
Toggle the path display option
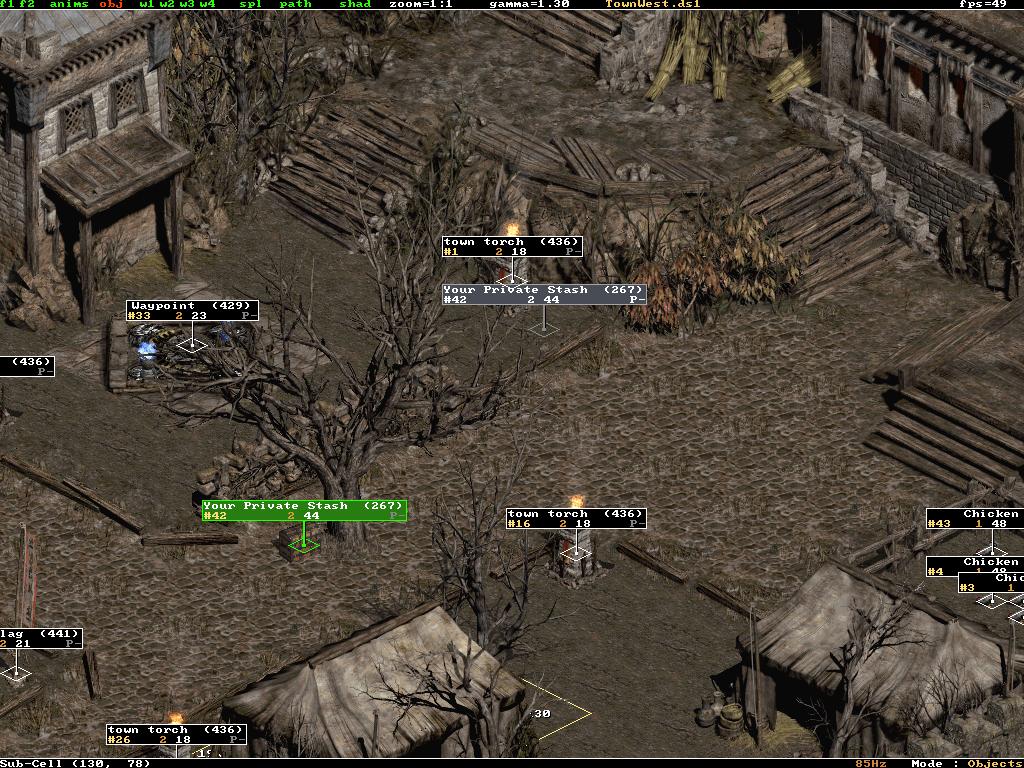click(295, 4)
